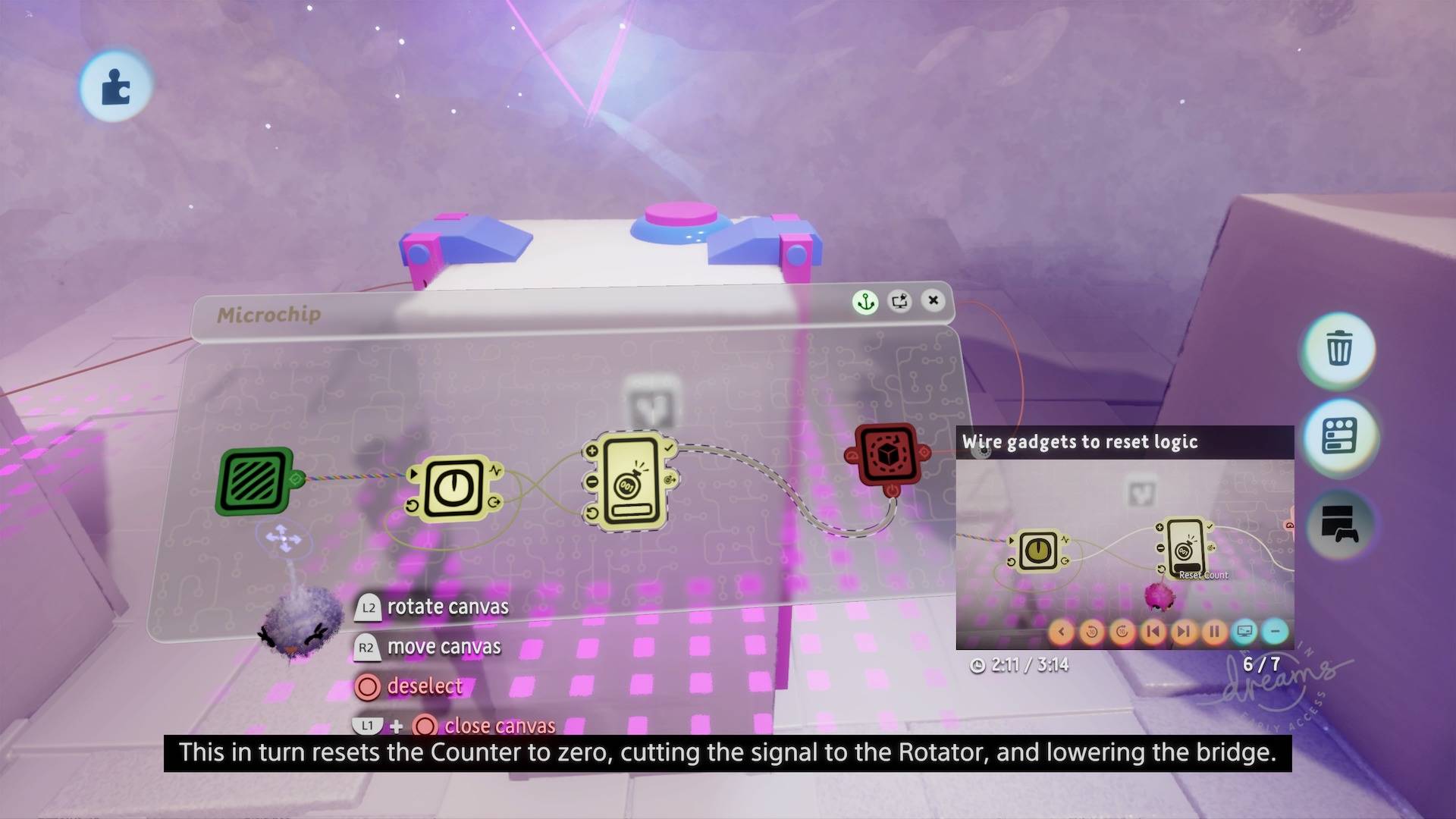Select the trash can delete button
This screenshot has height=819, width=1456.
pos(1339,348)
